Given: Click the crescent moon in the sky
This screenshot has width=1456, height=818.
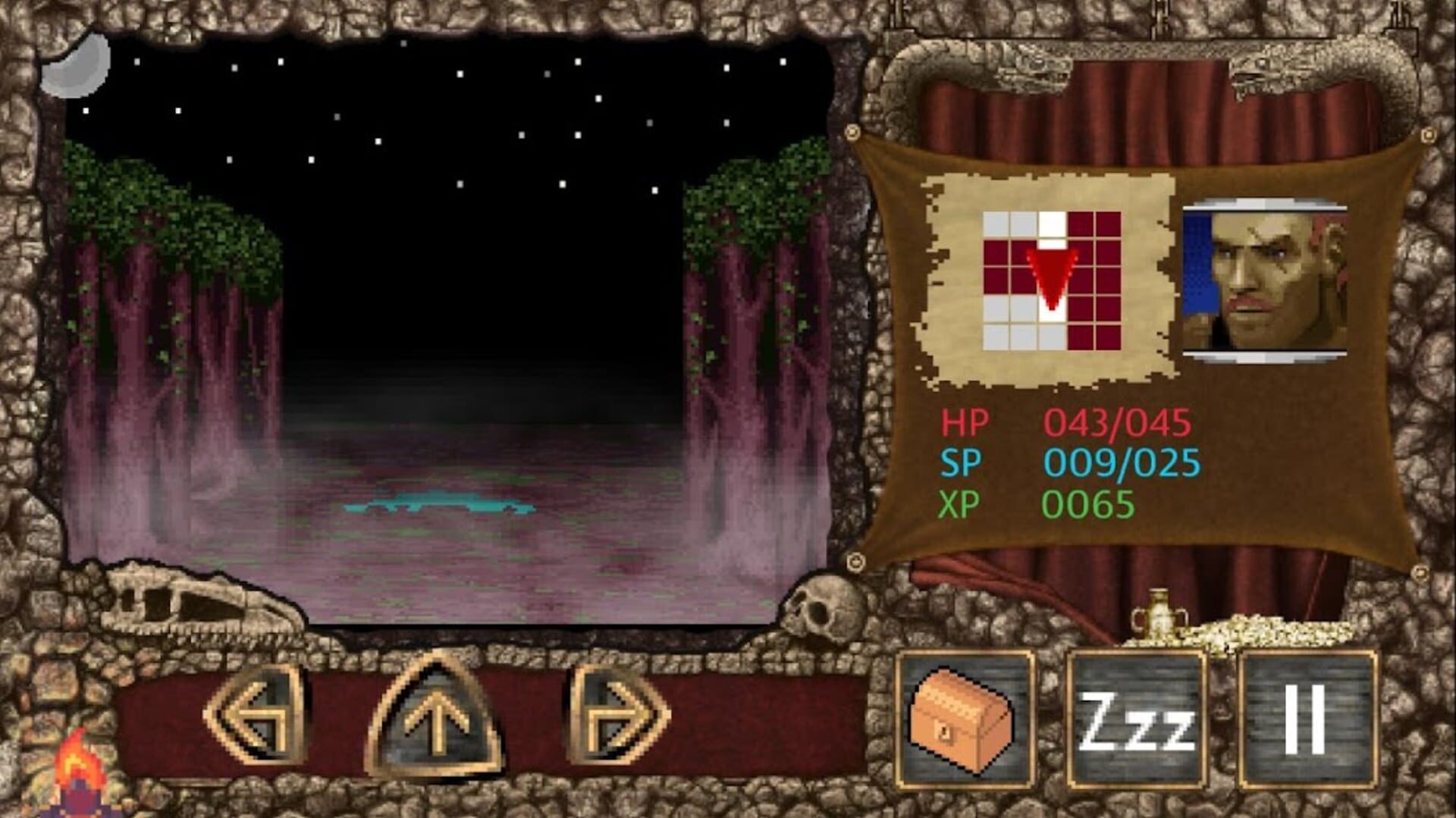Looking at the screenshot, I should tap(74, 70).
